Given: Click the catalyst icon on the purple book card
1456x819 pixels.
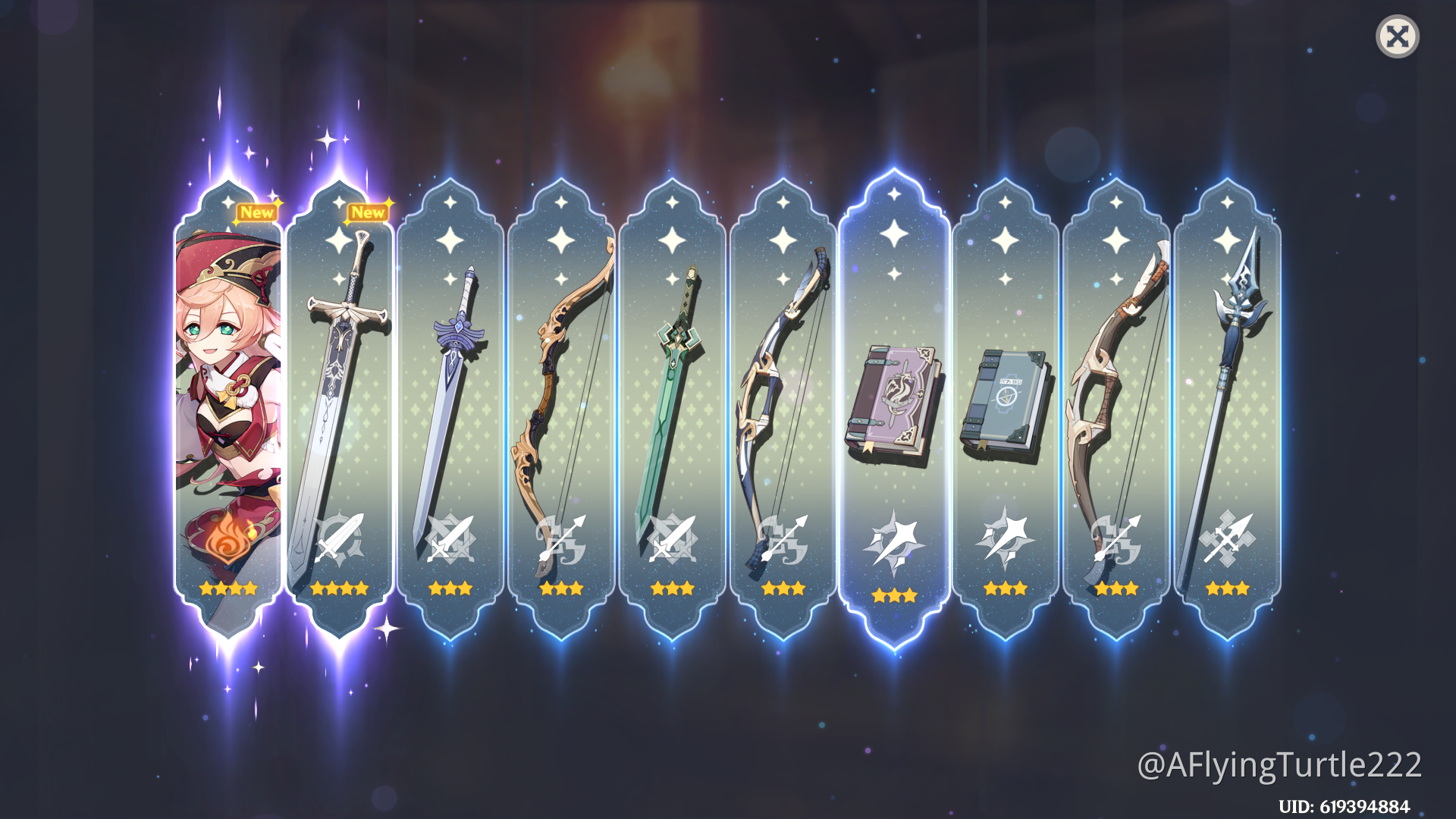Looking at the screenshot, I should [x=893, y=541].
